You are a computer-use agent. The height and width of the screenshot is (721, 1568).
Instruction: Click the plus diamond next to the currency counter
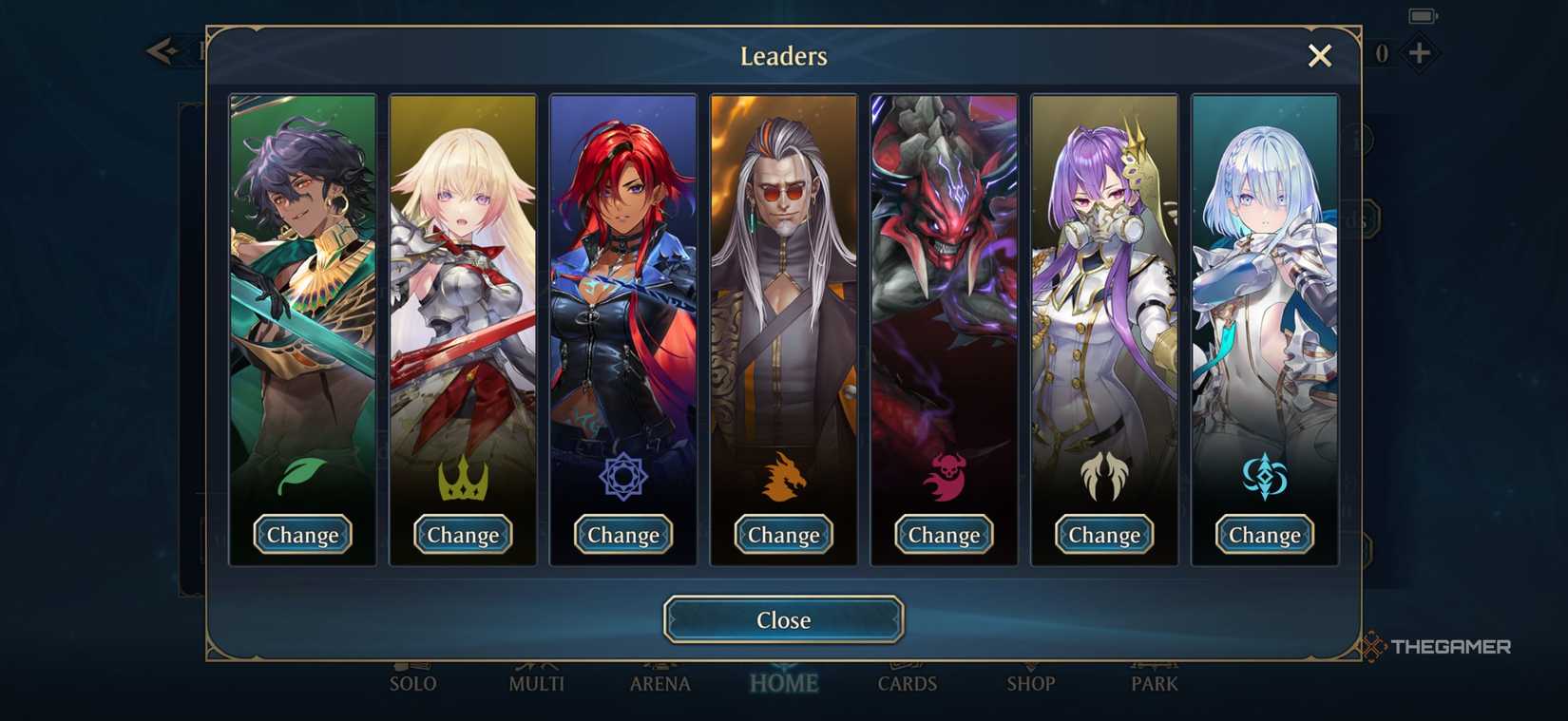(1420, 52)
